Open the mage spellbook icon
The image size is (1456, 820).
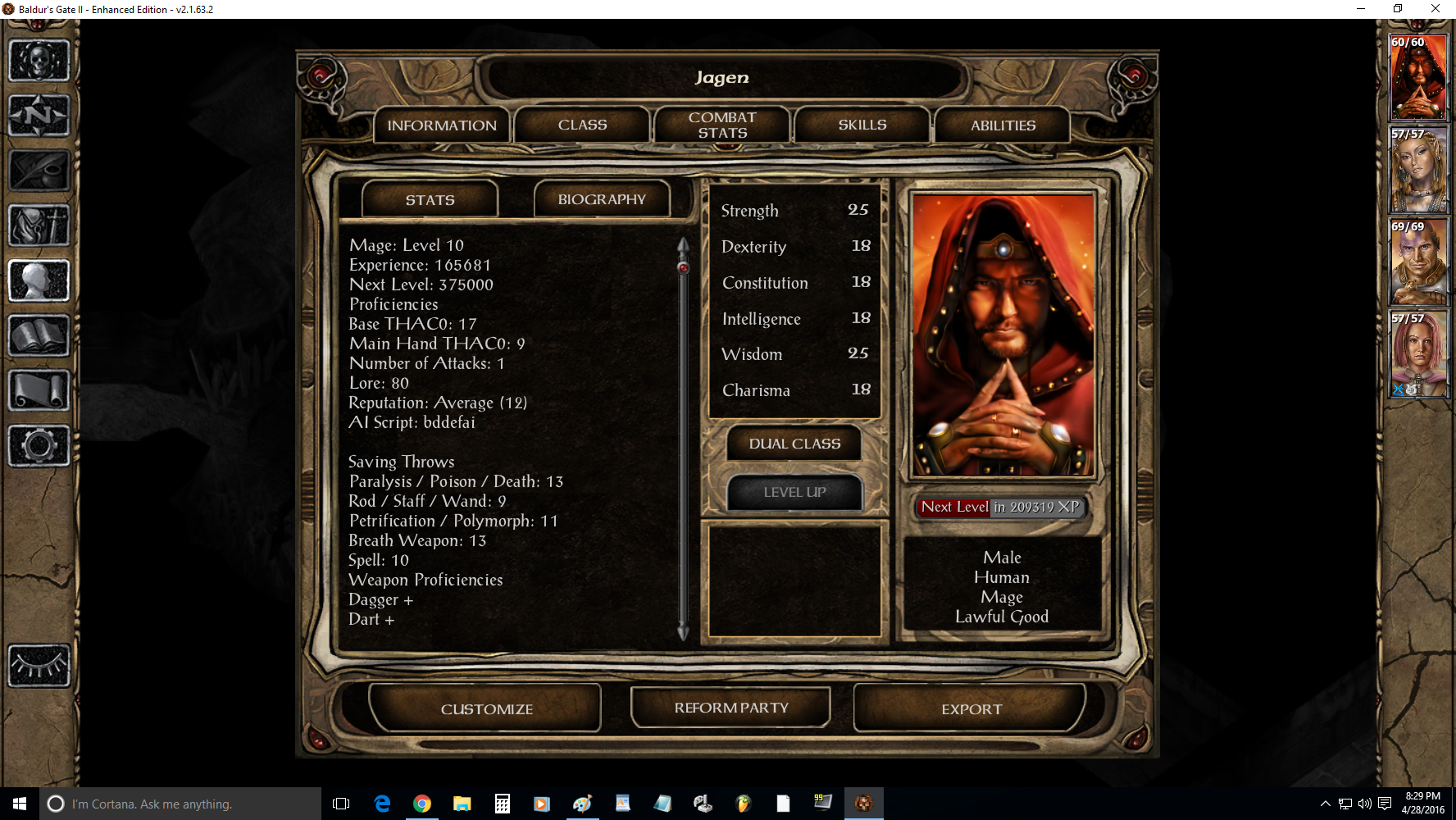click(39, 335)
